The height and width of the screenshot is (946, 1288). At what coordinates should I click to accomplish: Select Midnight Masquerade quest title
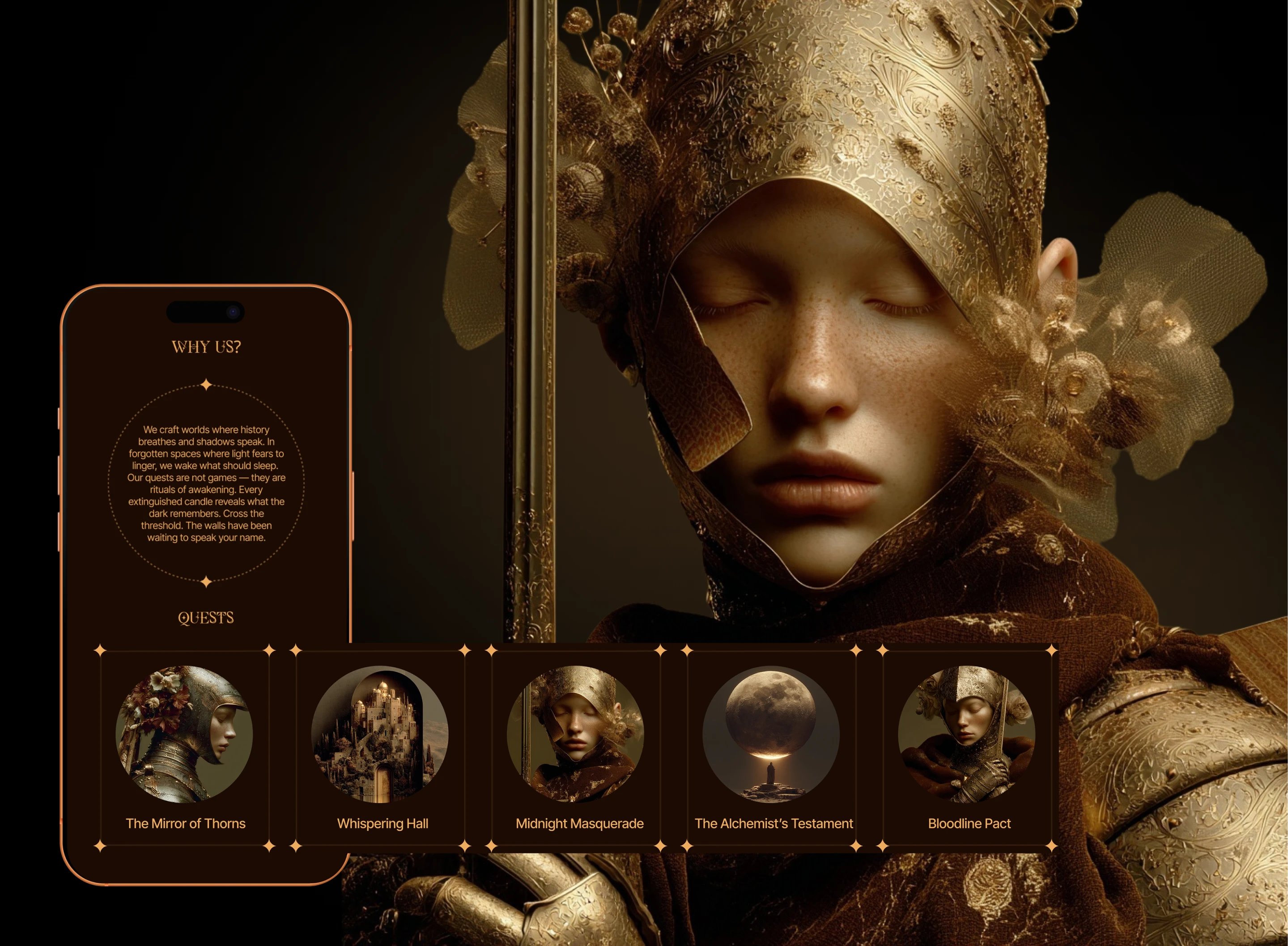579,823
